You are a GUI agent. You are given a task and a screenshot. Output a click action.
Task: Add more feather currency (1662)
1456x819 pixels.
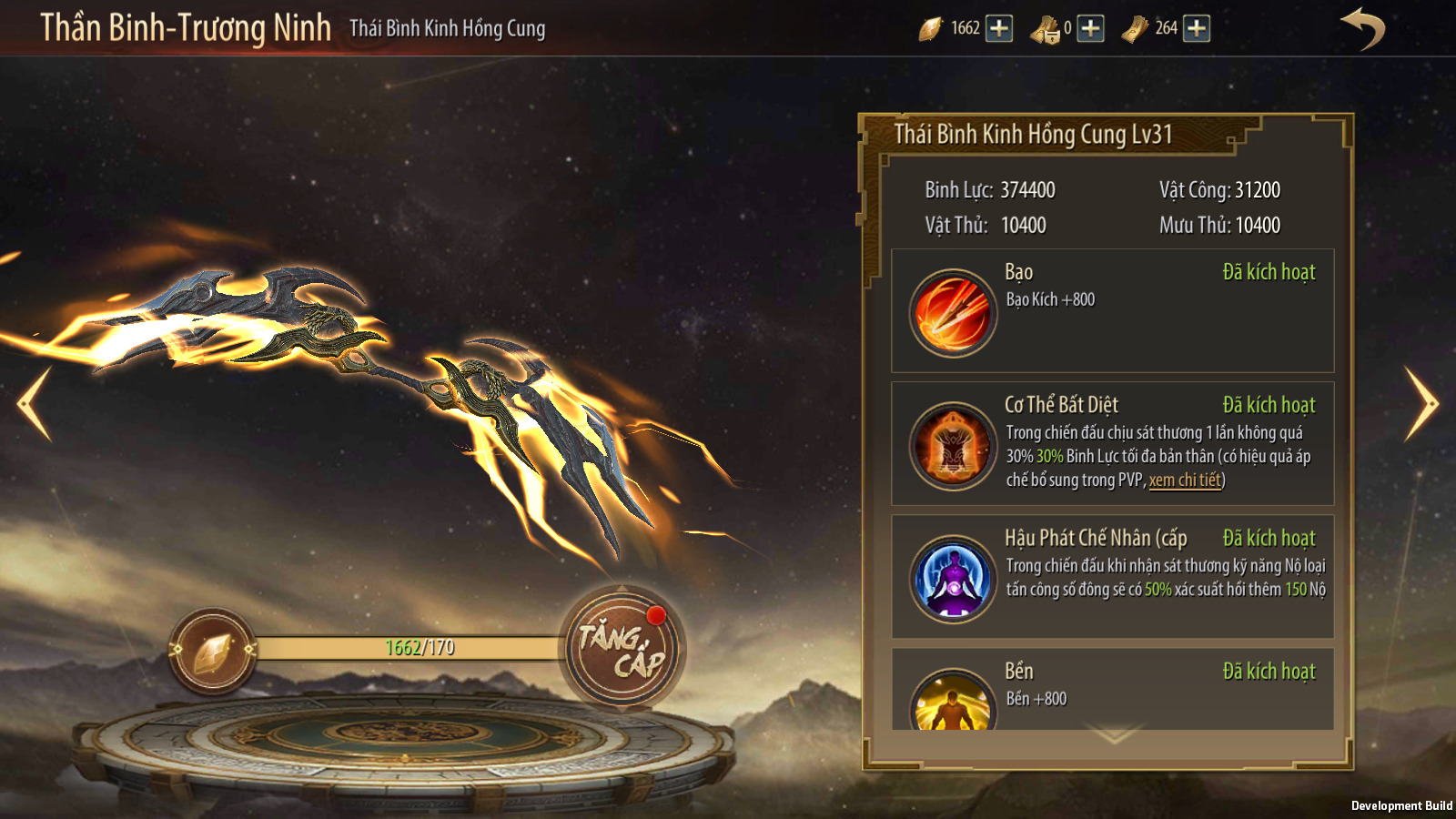click(999, 28)
